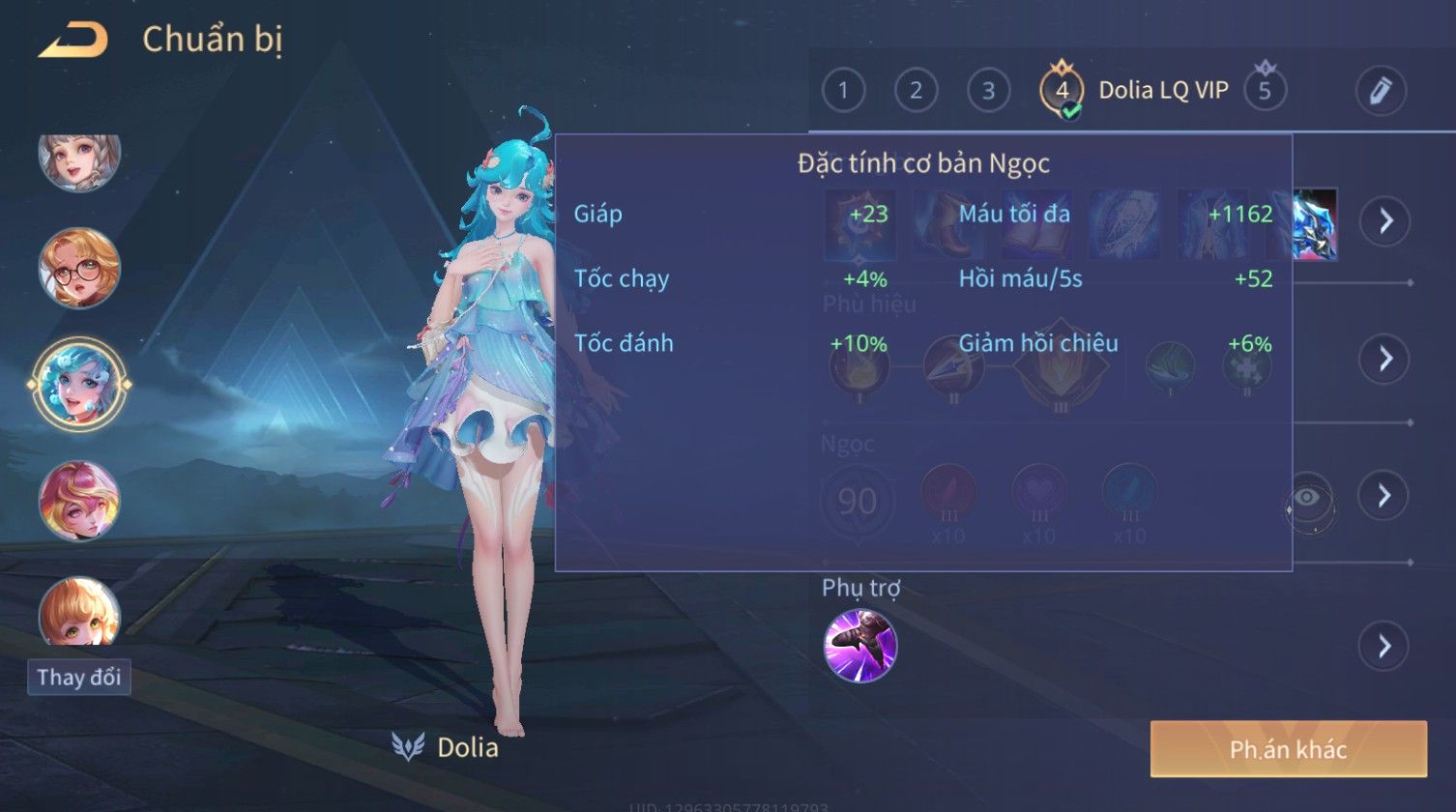Edit the preset name with pencil icon

click(x=1380, y=91)
